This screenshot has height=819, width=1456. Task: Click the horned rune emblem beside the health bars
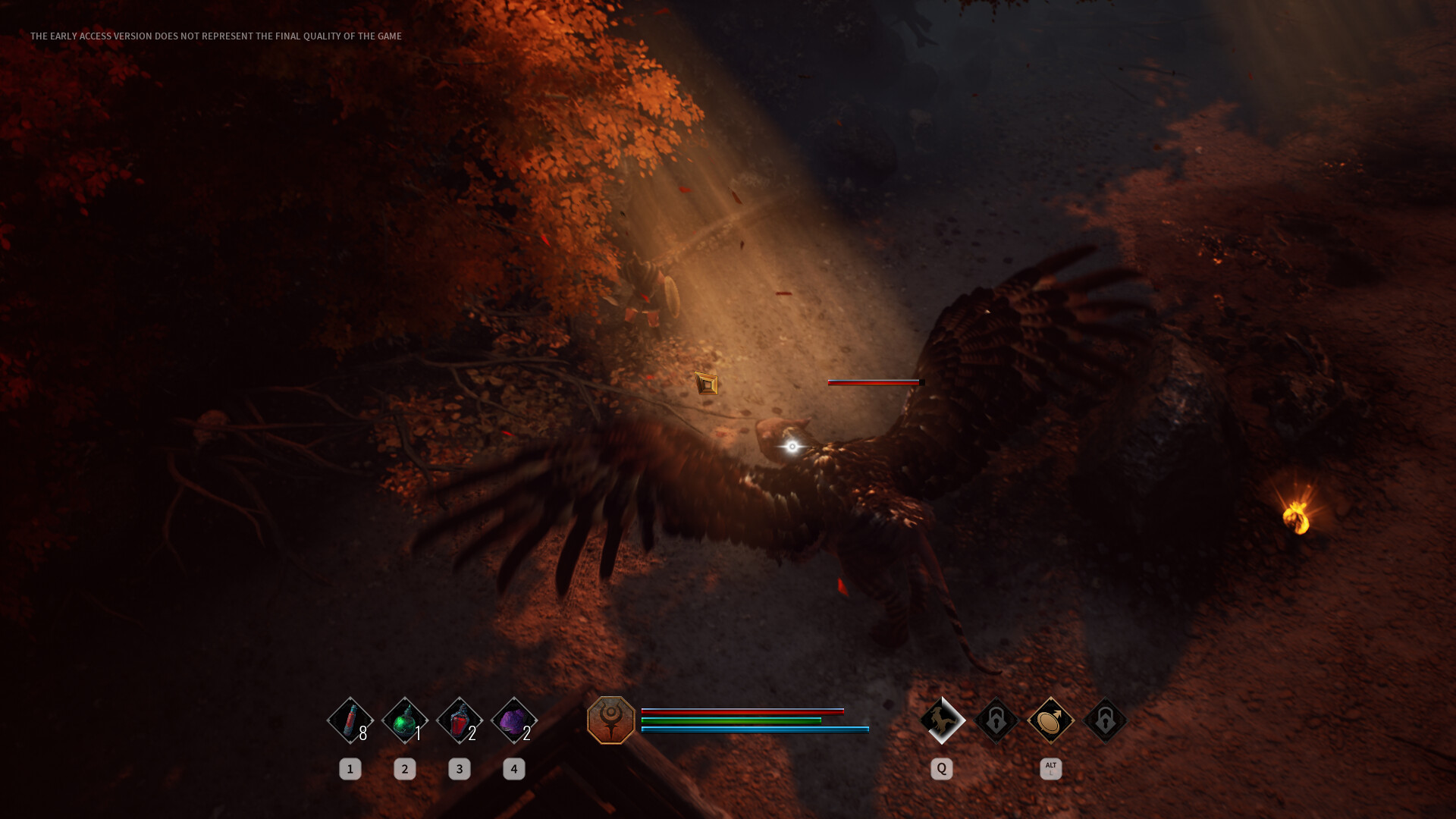coord(611,720)
